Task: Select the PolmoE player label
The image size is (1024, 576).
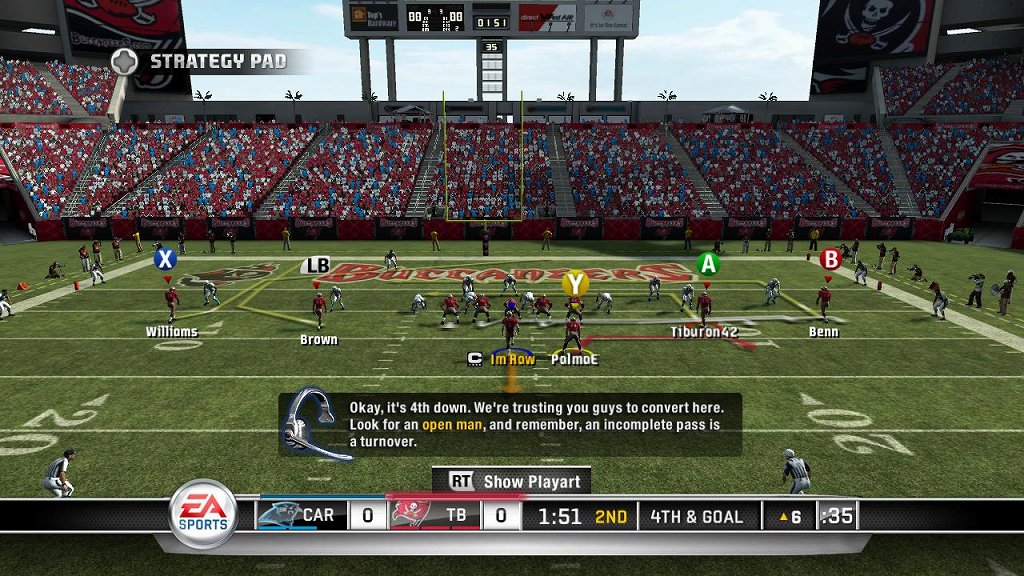Action: (575, 359)
